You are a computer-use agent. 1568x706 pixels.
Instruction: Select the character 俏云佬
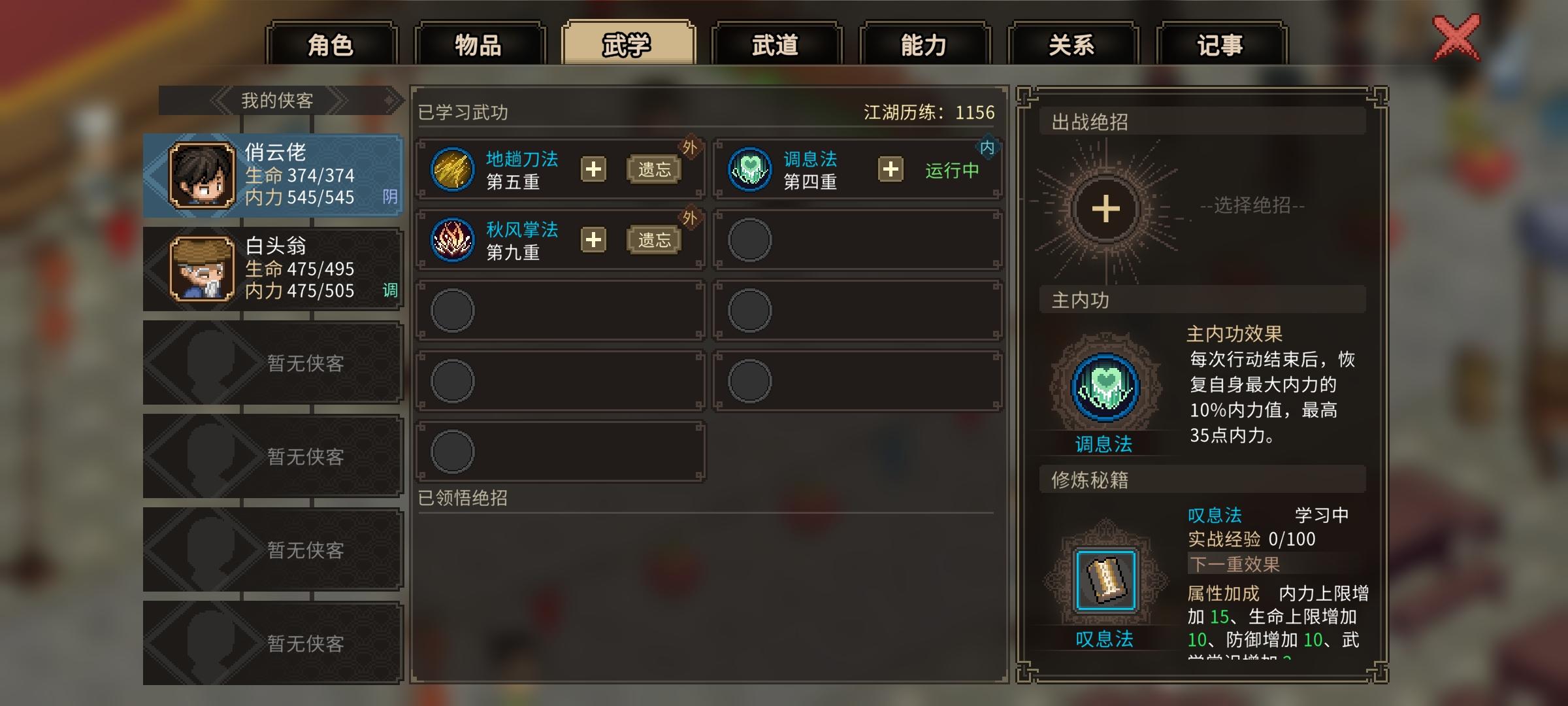click(272, 175)
